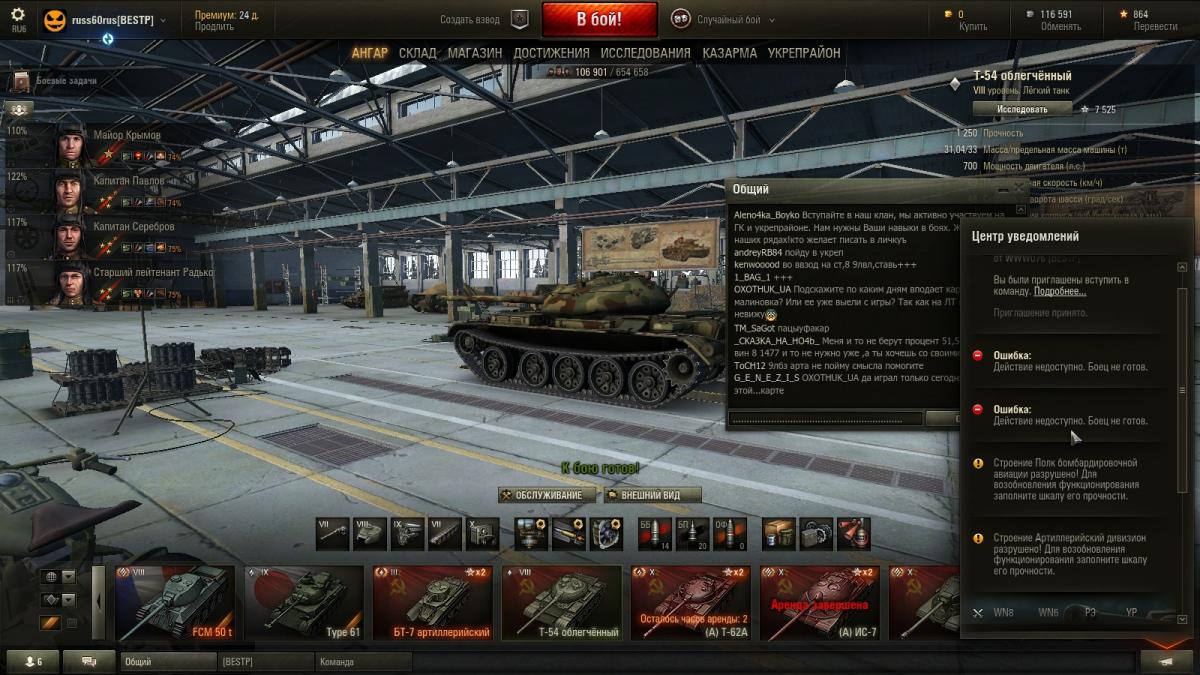Screen dimensions: 1200x675
Task: Start battle with the red В бой! button
Action: click(x=599, y=19)
